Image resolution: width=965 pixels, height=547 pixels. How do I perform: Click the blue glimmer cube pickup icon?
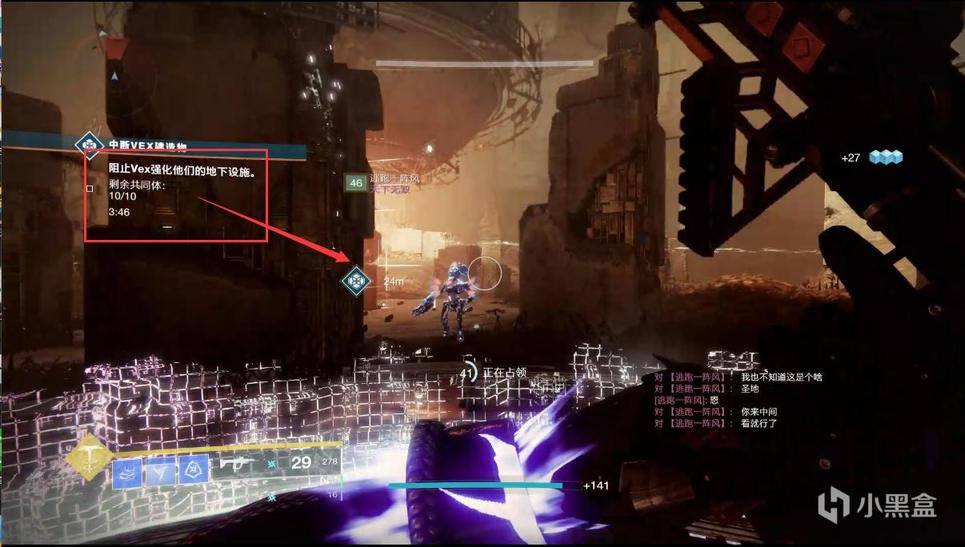point(885,157)
